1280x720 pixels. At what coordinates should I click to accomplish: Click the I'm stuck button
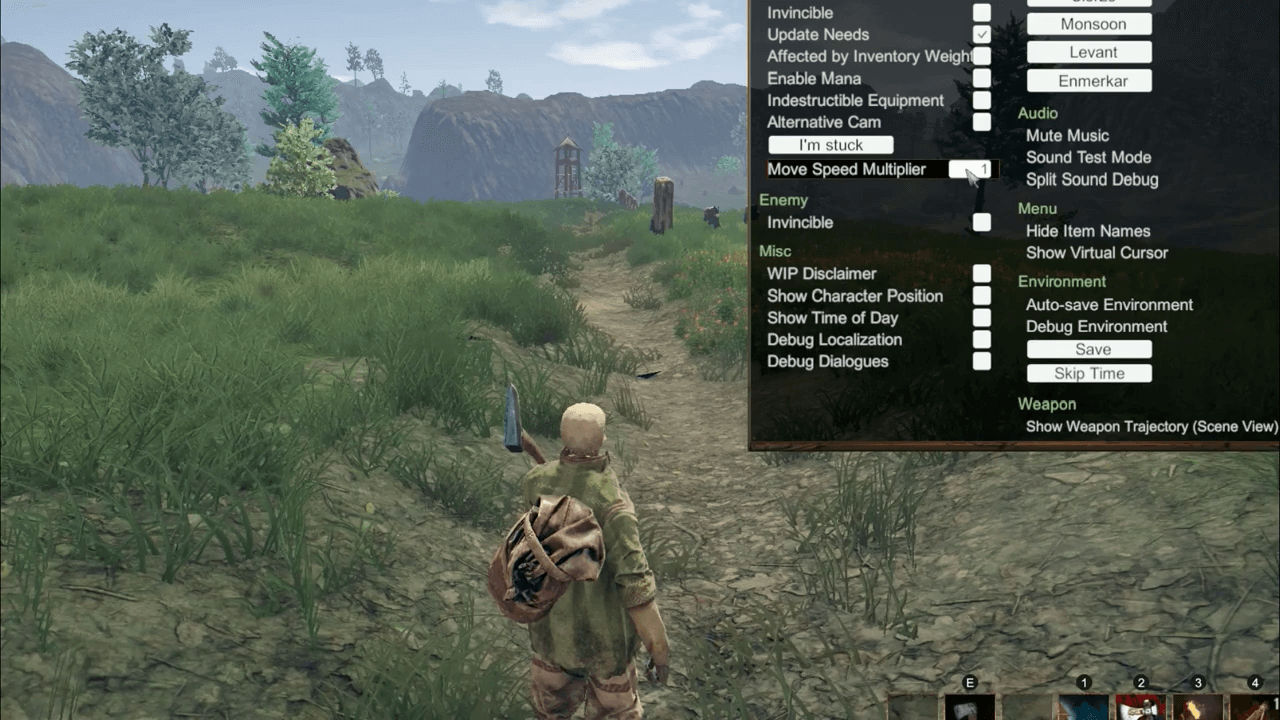(830, 146)
